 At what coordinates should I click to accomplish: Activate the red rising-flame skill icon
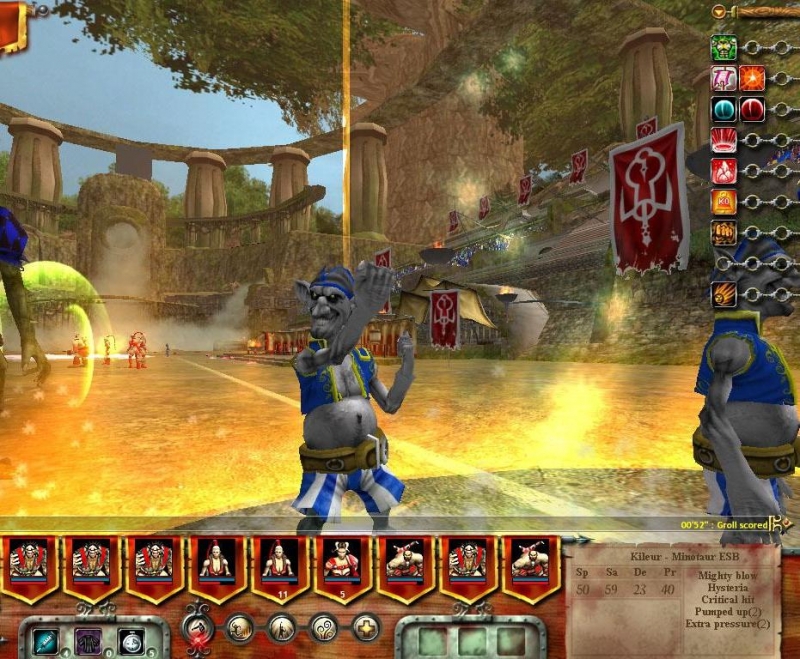coord(724,171)
